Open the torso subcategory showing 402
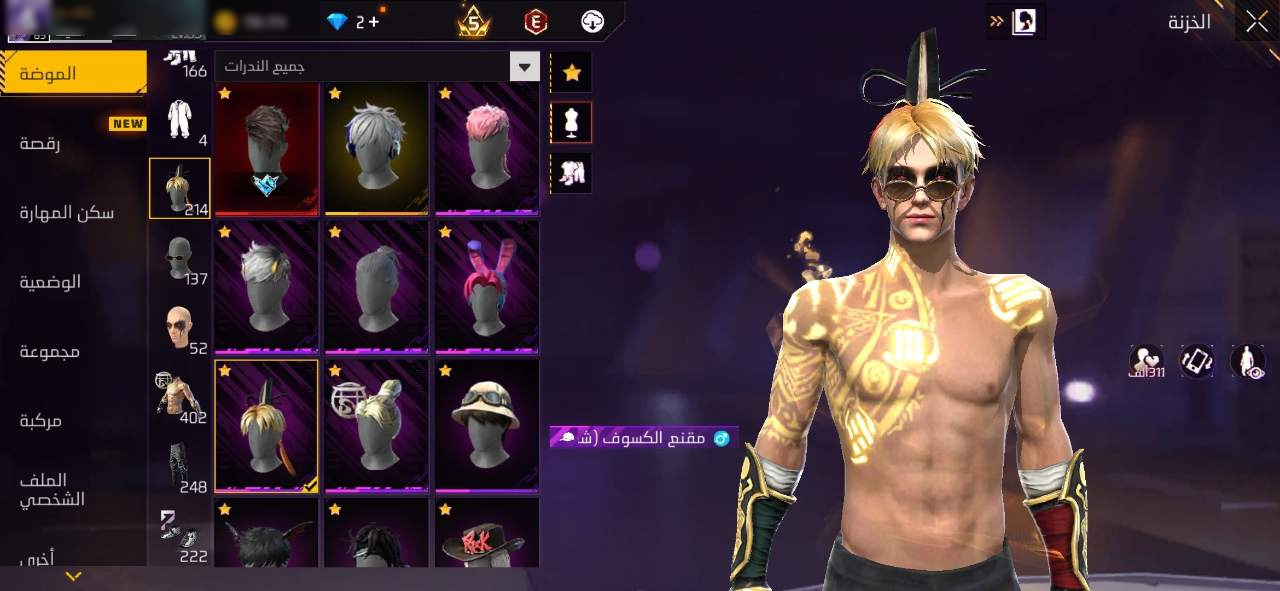Image resolution: width=1280 pixels, height=591 pixels. click(180, 396)
